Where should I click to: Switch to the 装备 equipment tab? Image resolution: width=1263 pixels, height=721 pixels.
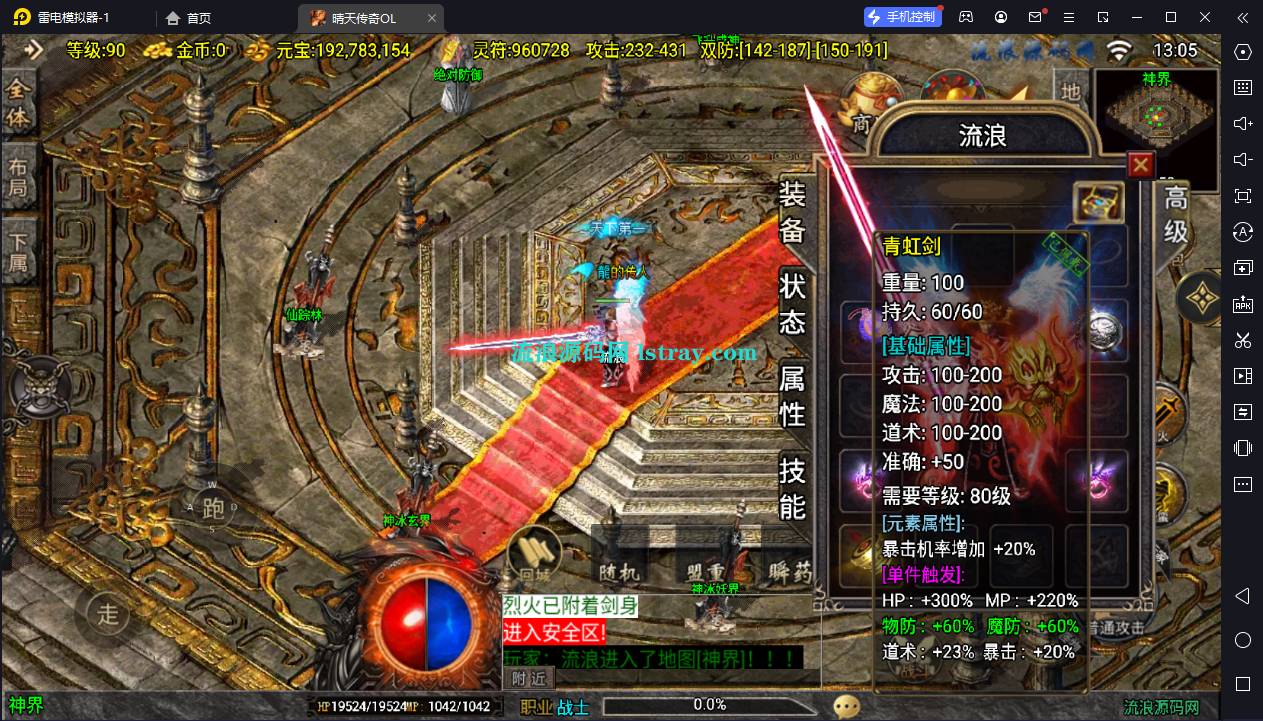[793, 212]
